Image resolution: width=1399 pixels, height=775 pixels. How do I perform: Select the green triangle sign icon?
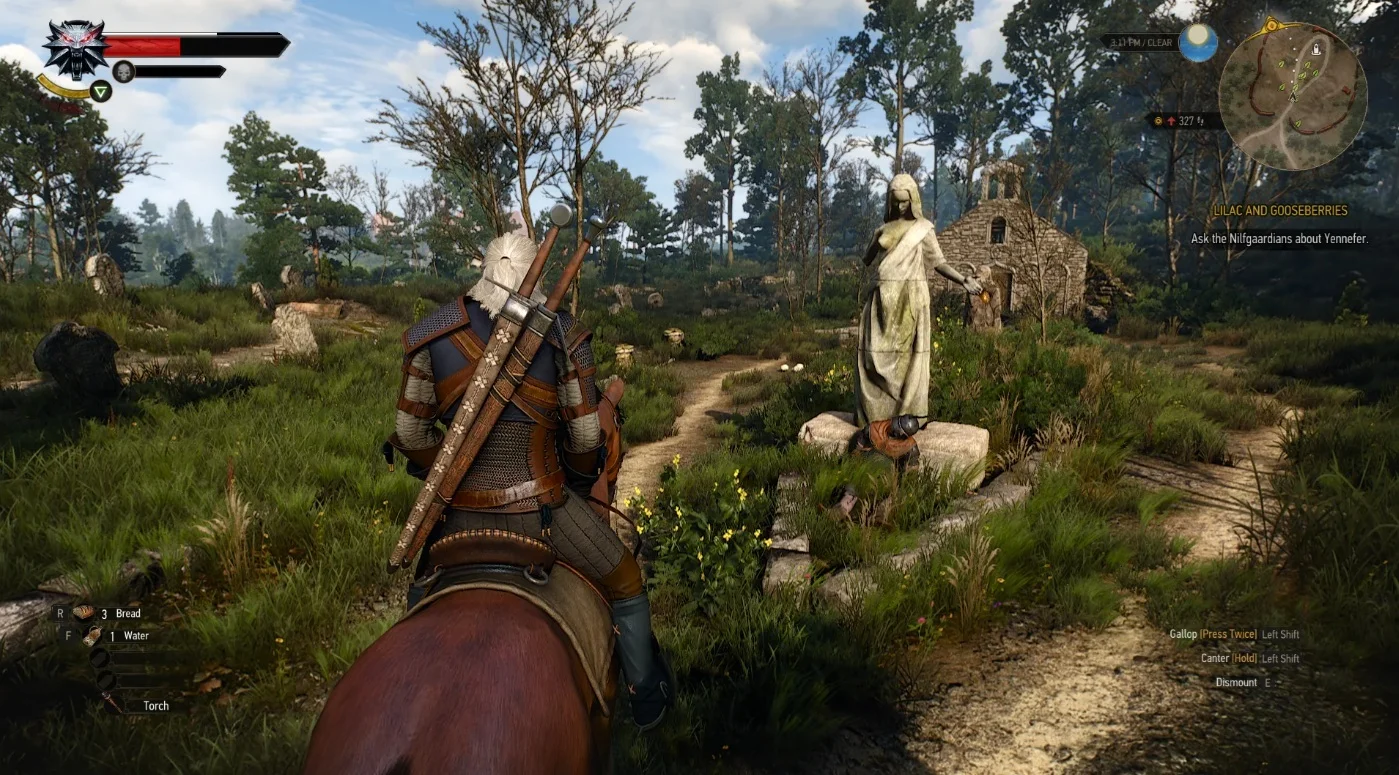point(100,91)
